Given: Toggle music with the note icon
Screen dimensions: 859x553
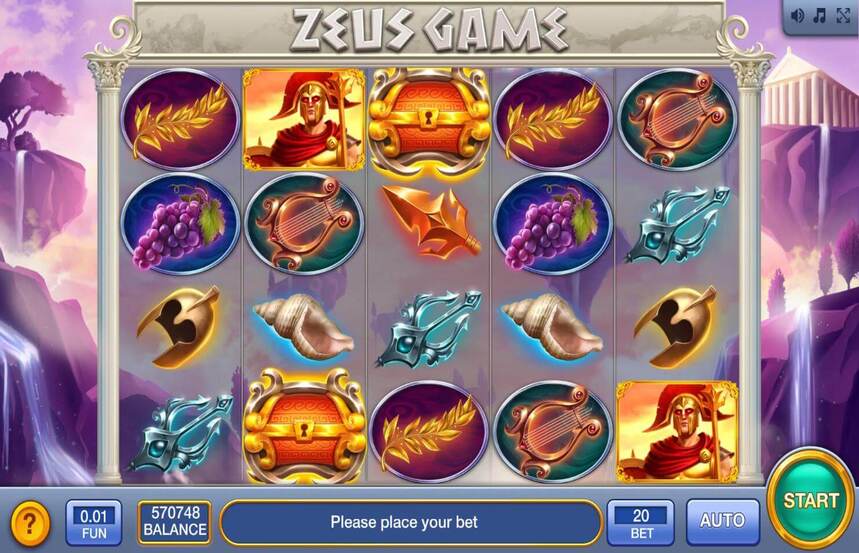Looking at the screenshot, I should [x=820, y=15].
